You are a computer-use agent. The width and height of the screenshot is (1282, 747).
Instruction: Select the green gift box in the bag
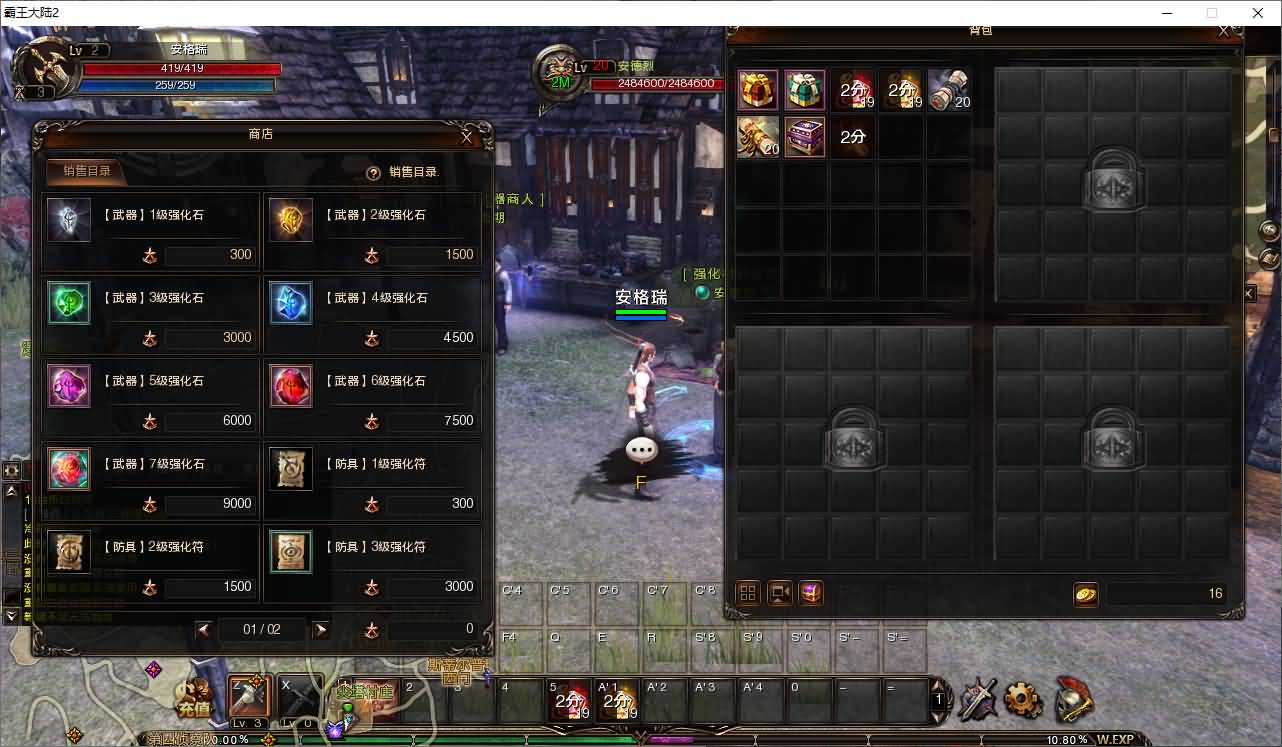pyautogui.click(x=804, y=89)
